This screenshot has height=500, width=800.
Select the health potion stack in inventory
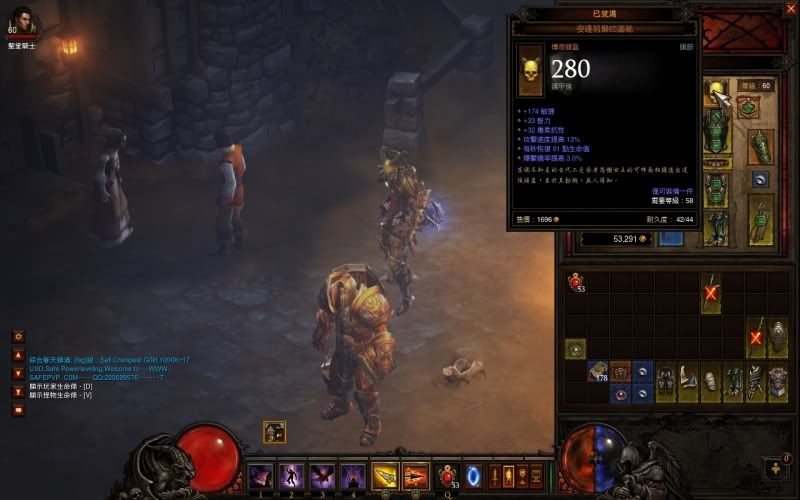point(576,283)
